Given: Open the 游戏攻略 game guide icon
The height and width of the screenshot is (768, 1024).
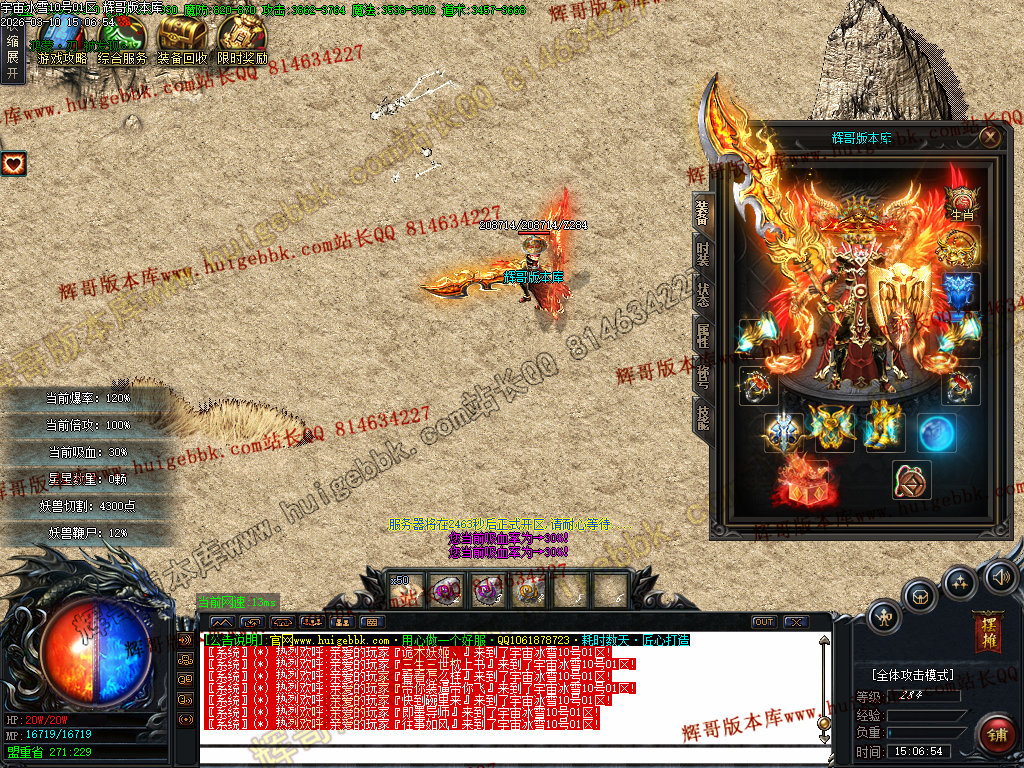Looking at the screenshot, I should tap(61, 41).
